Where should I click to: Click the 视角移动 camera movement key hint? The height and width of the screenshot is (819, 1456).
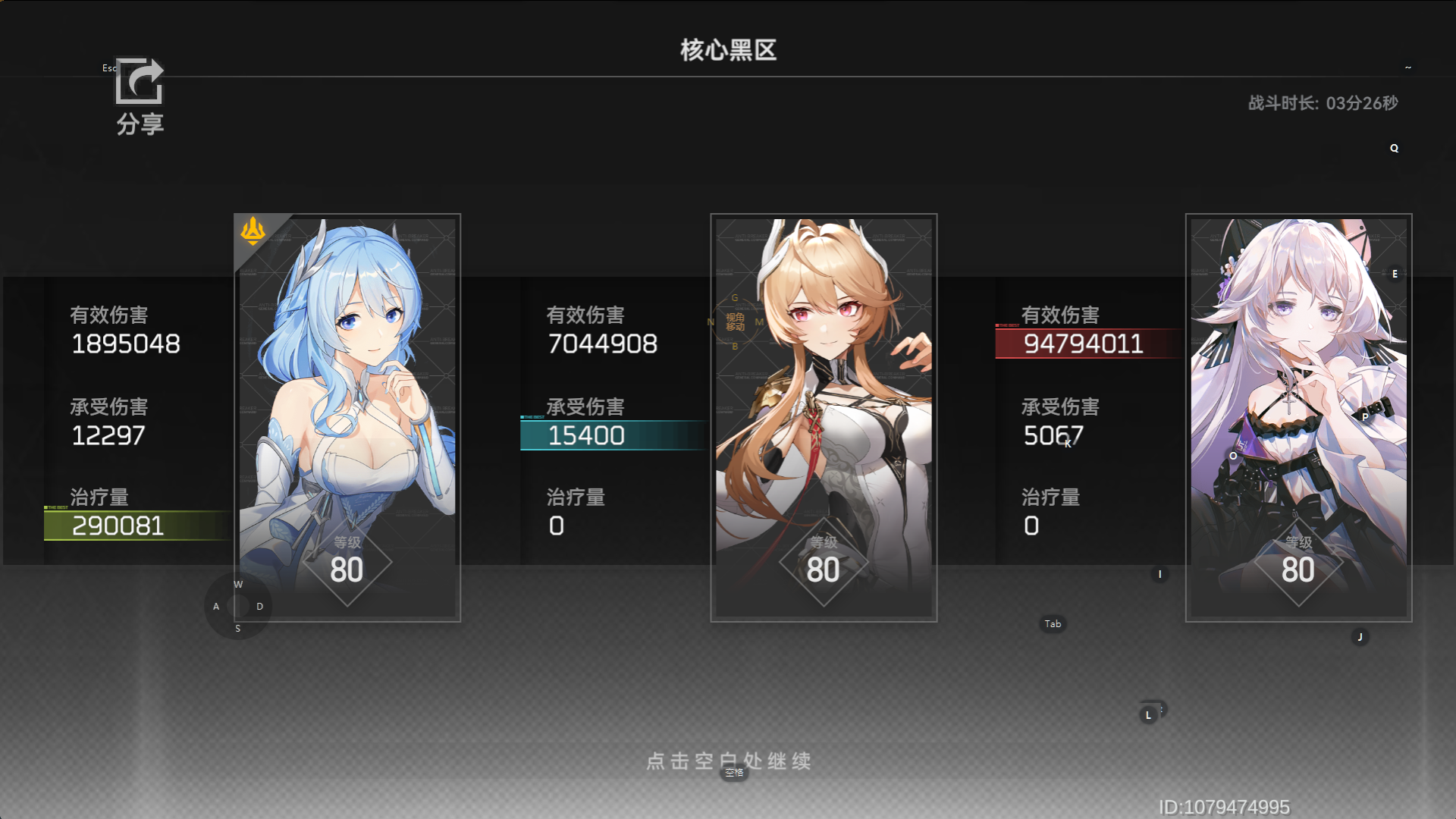point(734,322)
